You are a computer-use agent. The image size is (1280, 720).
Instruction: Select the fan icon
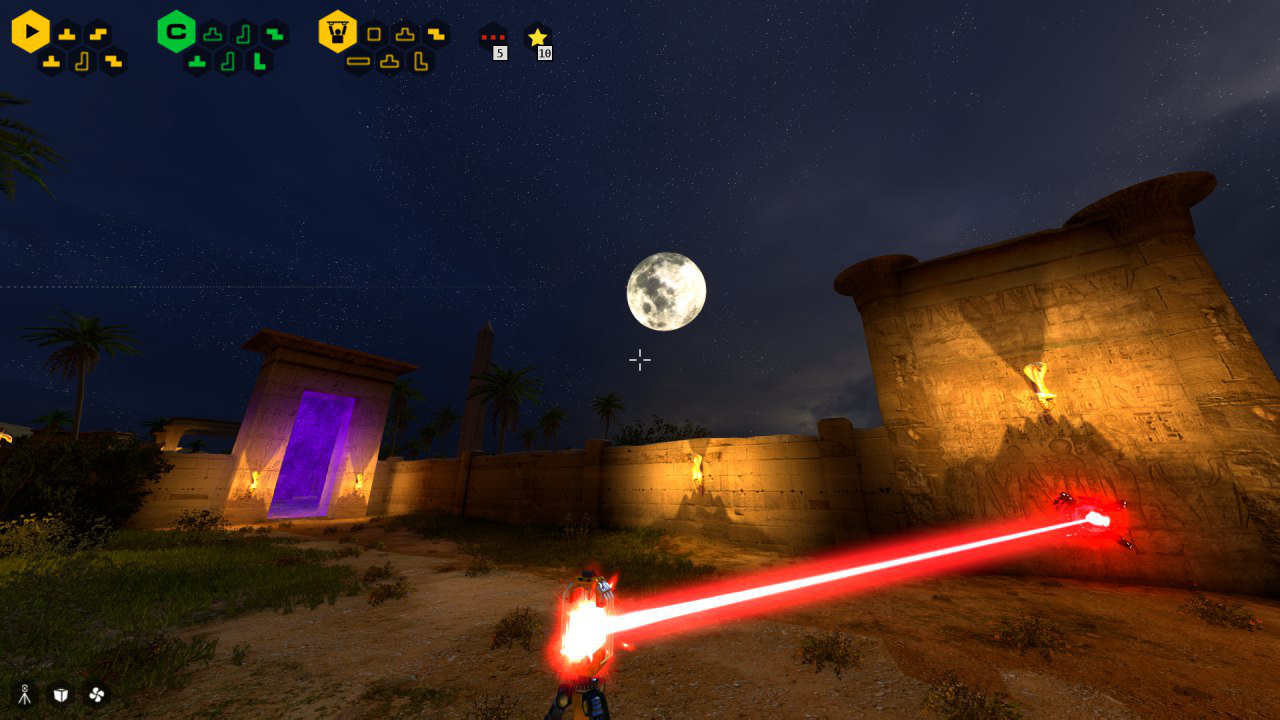[x=96, y=694]
